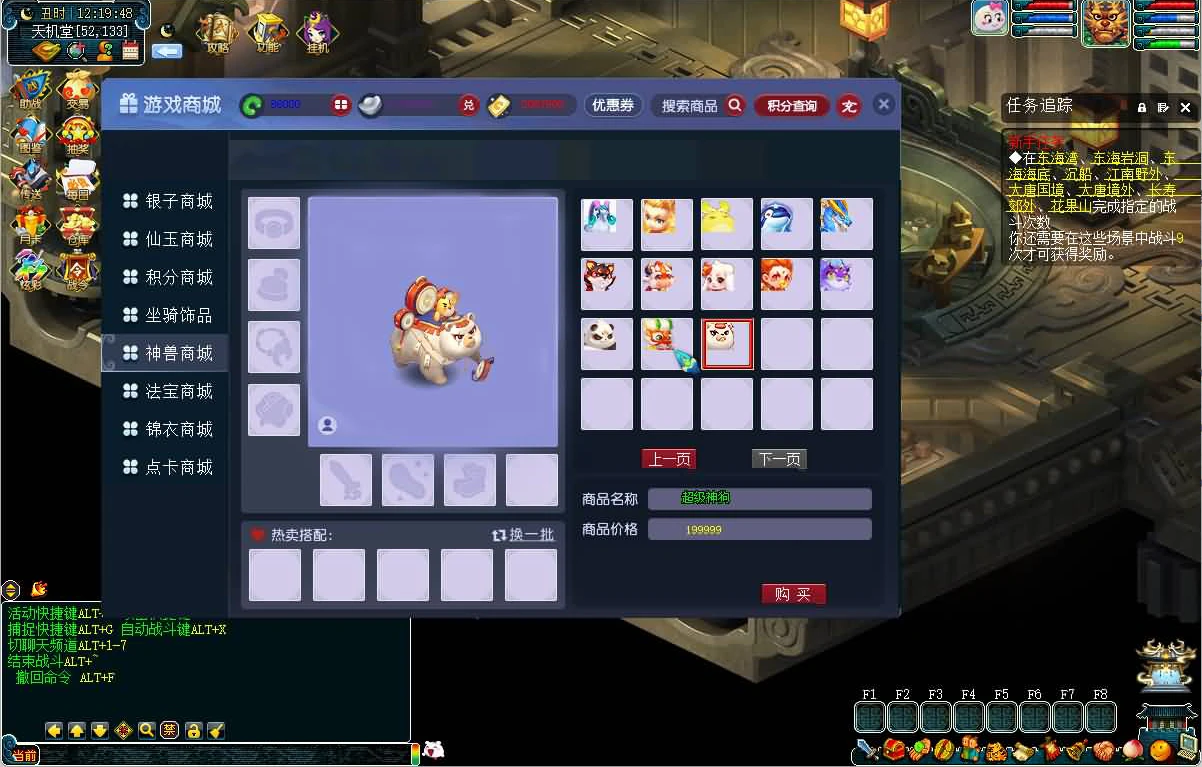The height and width of the screenshot is (767, 1202).
Task: Go to previous page with 上一页
Action: click(668, 459)
